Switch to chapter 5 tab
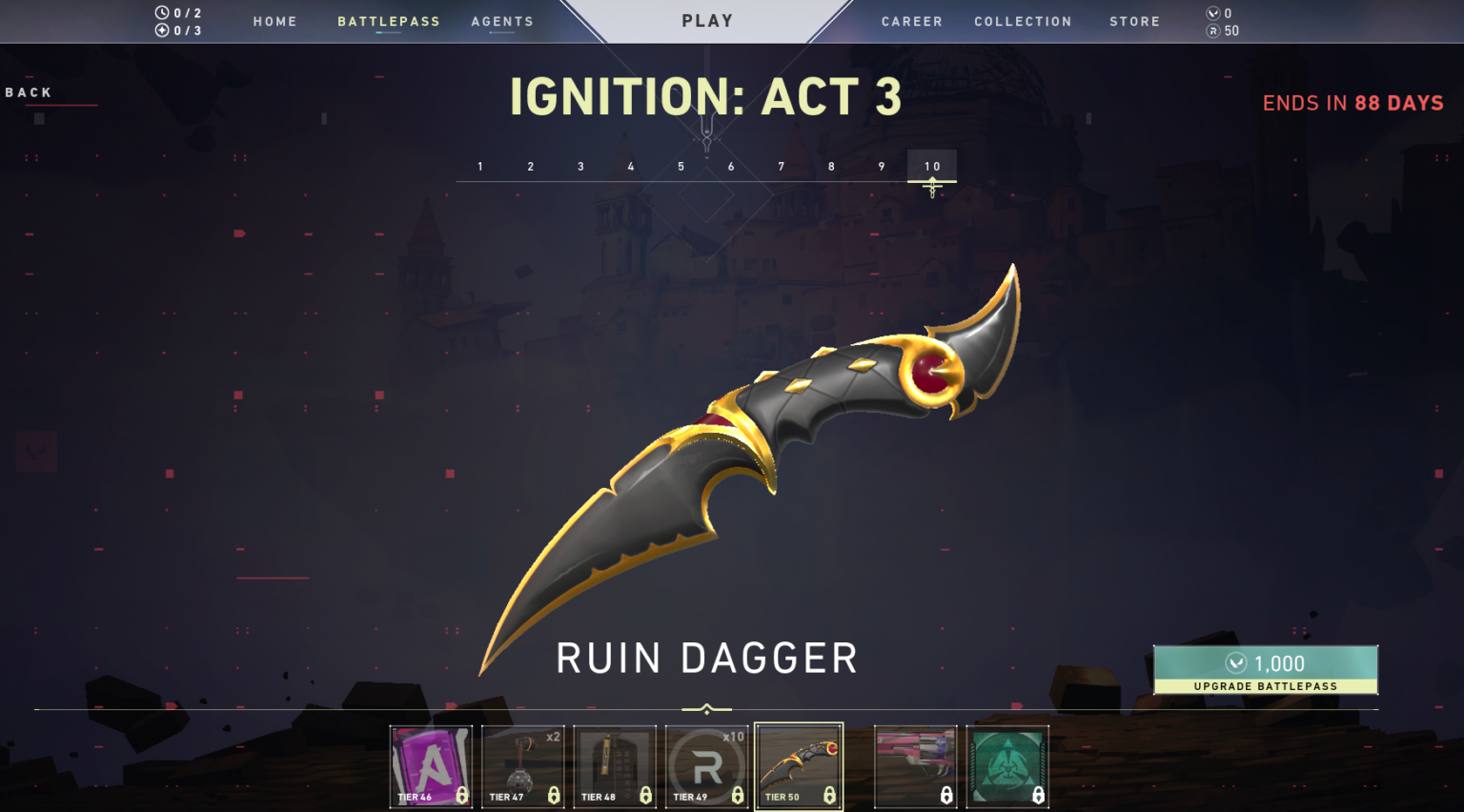Image resolution: width=1464 pixels, height=812 pixels. click(681, 166)
